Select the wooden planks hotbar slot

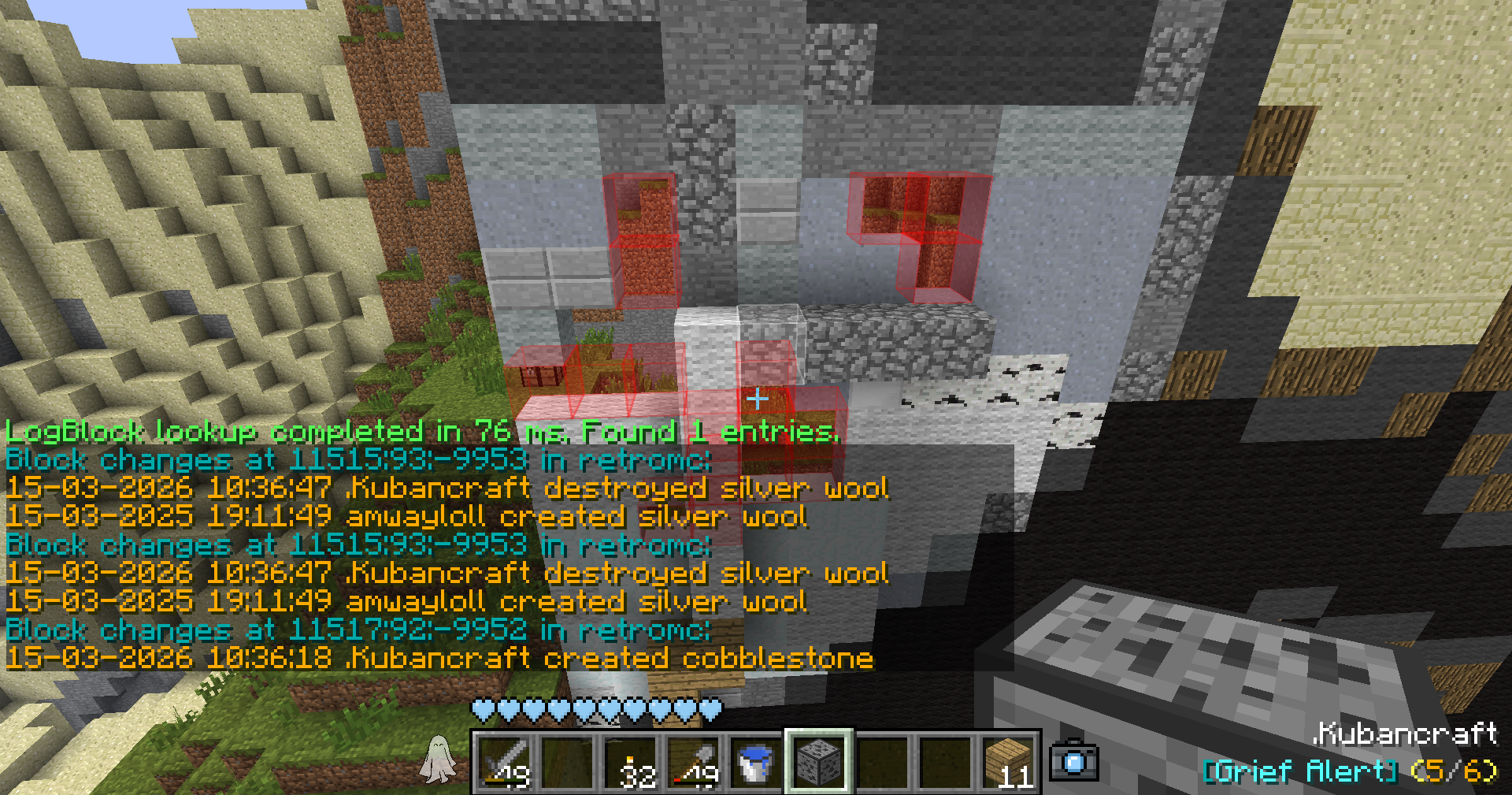coord(1009,763)
